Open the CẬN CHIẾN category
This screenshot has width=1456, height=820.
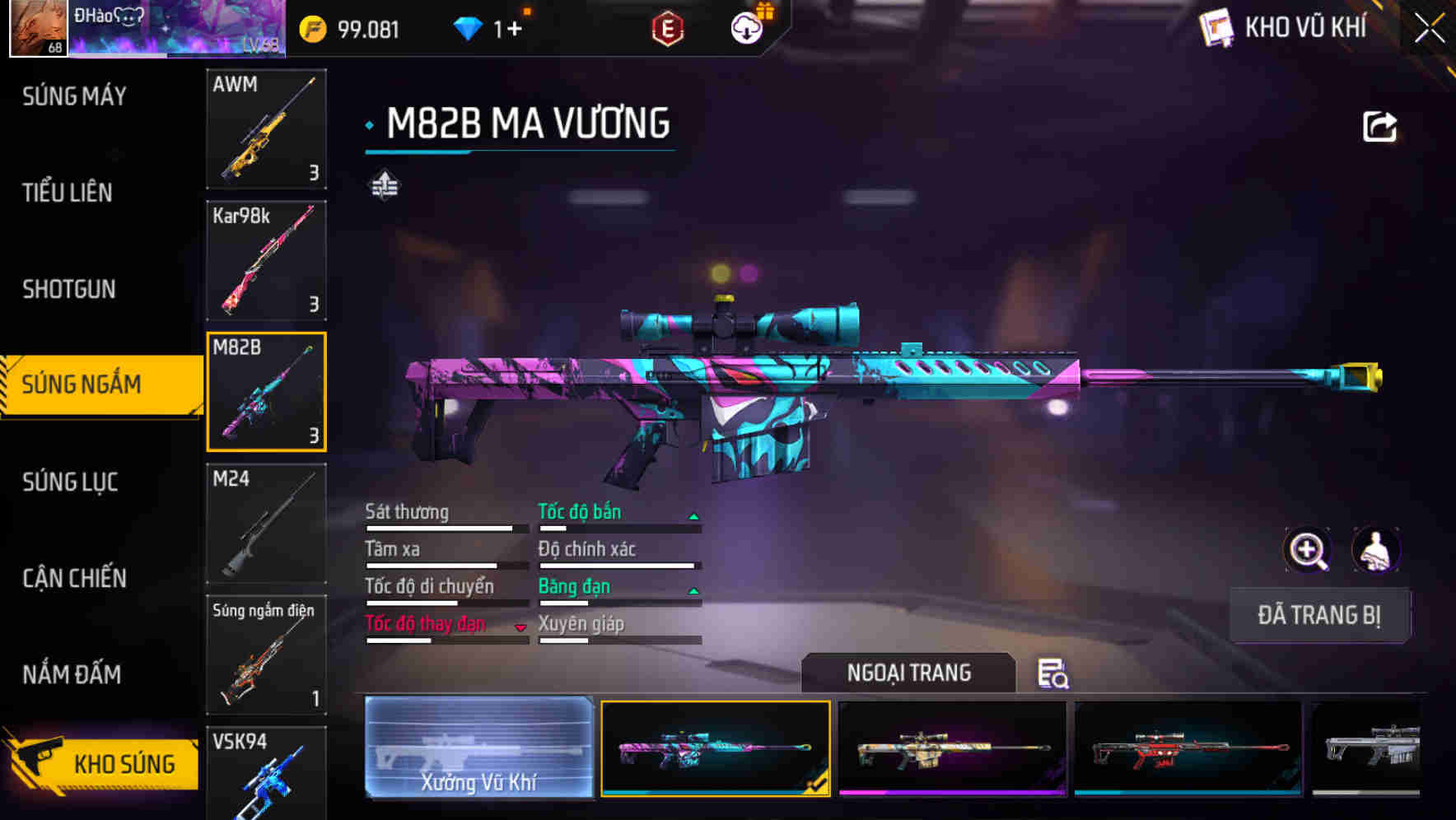point(74,579)
